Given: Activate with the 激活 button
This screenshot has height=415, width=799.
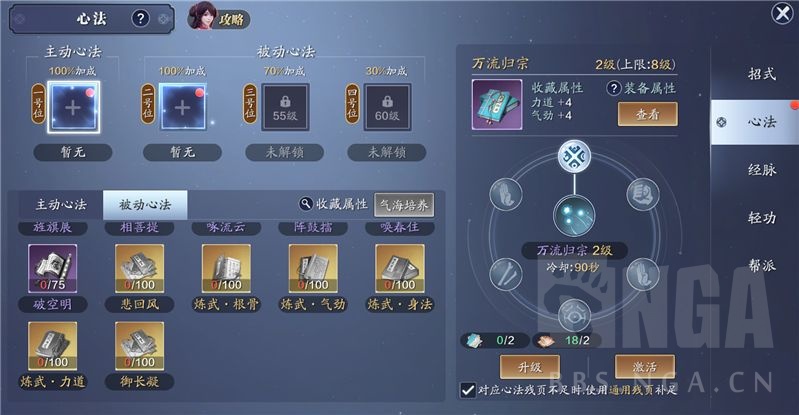Looking at the screenshot, I should pos(645,365).
